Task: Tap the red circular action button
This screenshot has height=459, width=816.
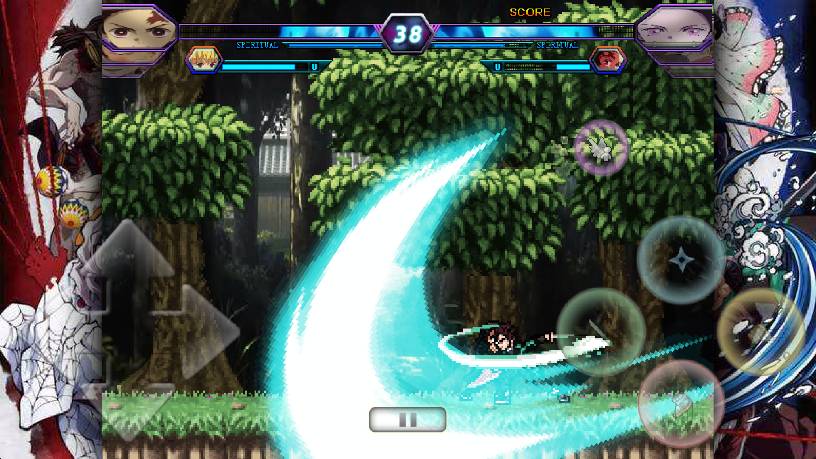Action: coord(680,404)
